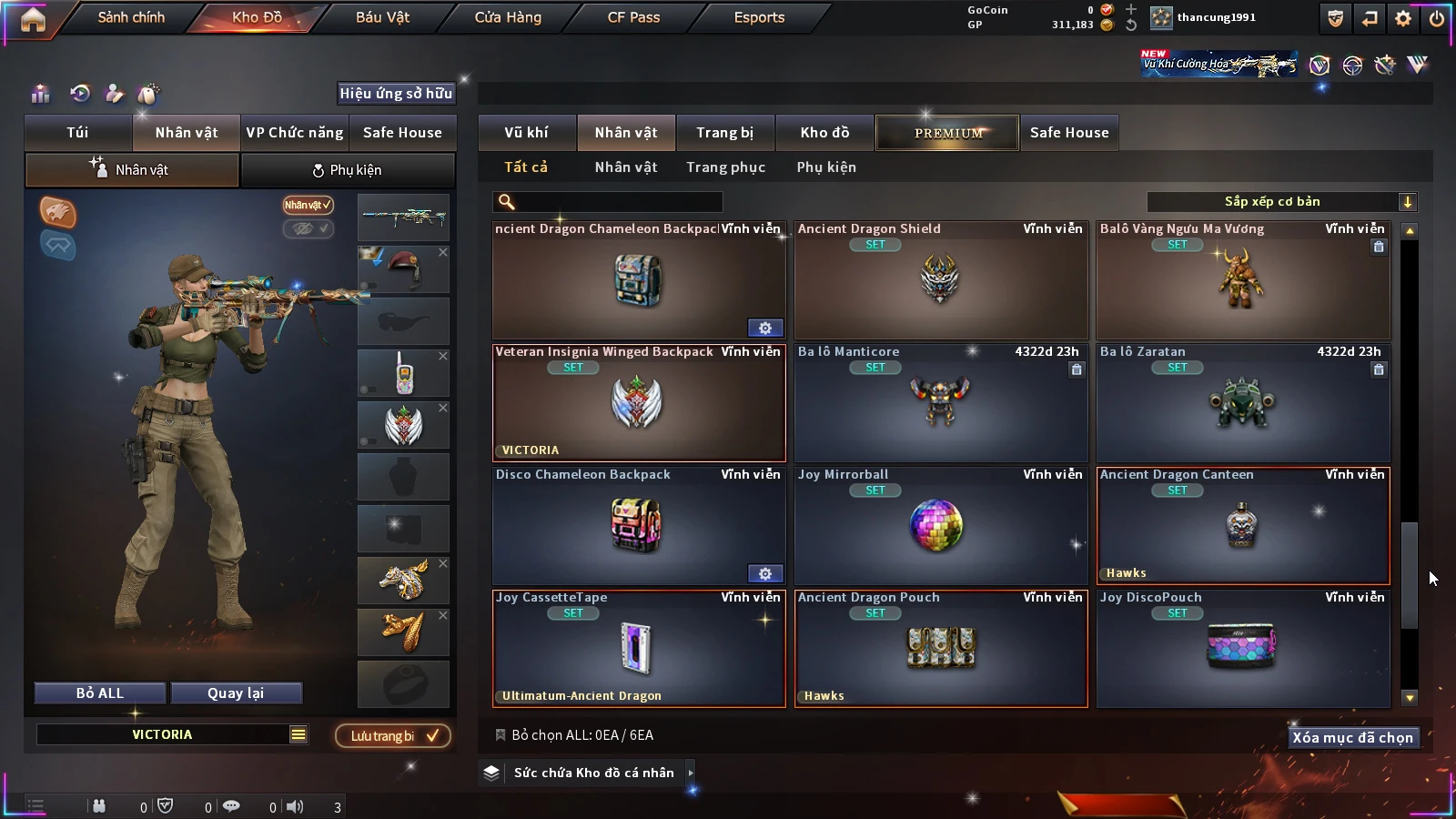1456x819 pixels.
Task: Open the settings gear icon
Action: pyautogui.click(x=1403, y=18)
